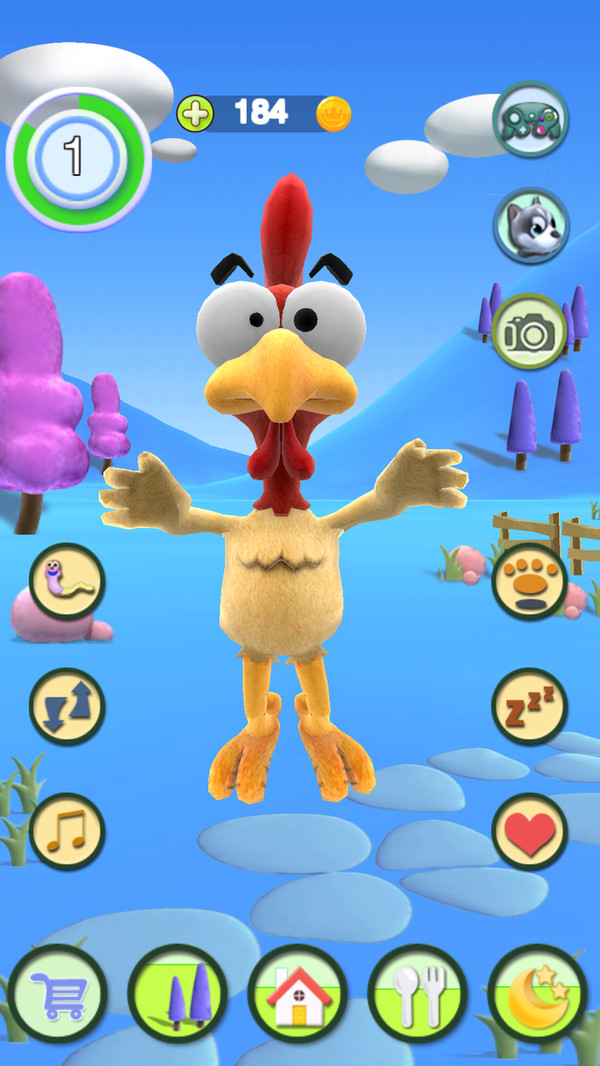Open the spoon and fork feeding button

[418, 993]
